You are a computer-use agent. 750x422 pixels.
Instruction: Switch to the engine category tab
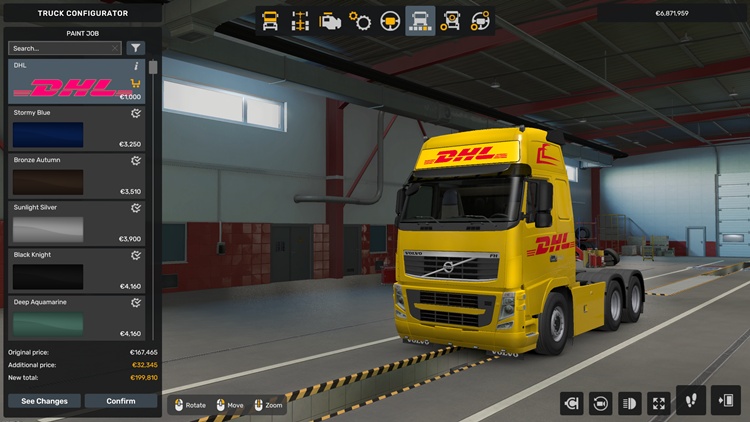330,21
